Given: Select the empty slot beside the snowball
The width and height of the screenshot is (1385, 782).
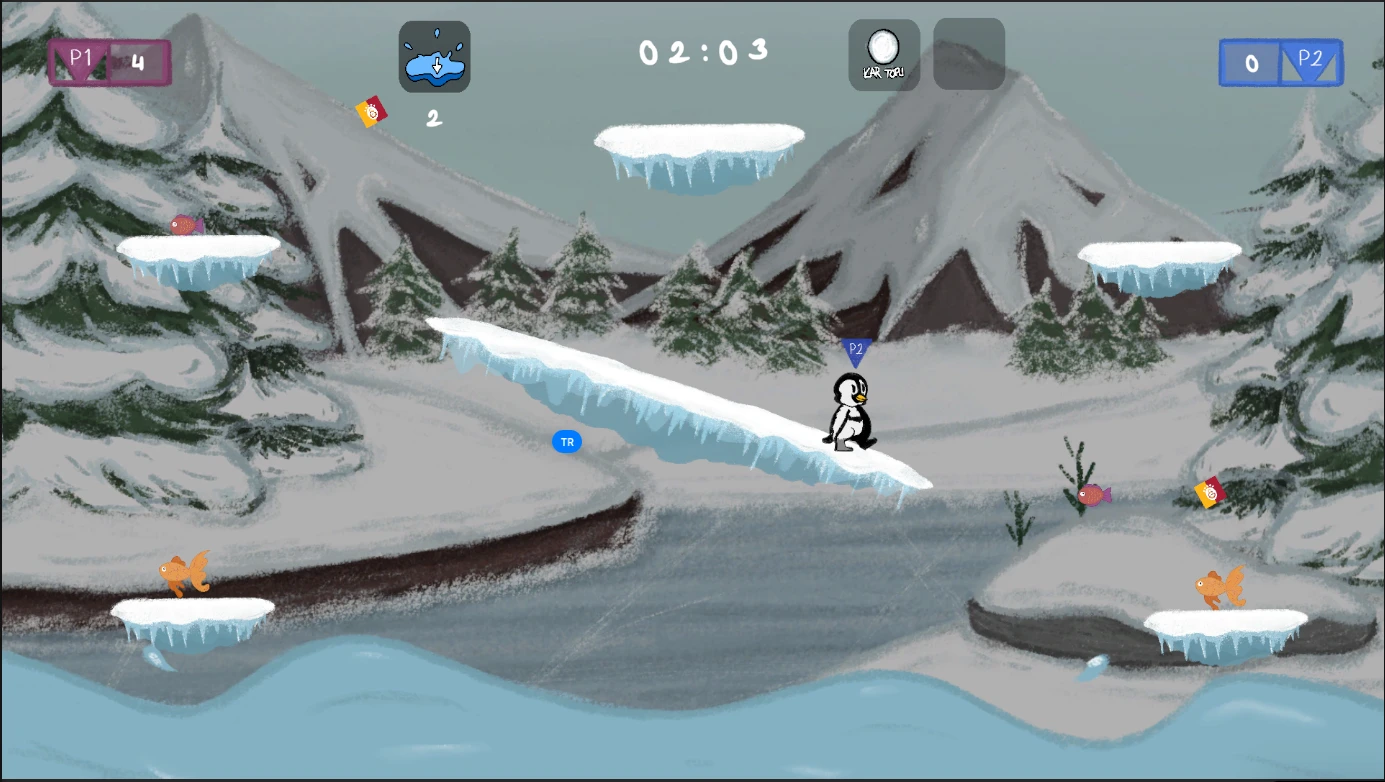Looking at the screenshot, I should (968, 55).
